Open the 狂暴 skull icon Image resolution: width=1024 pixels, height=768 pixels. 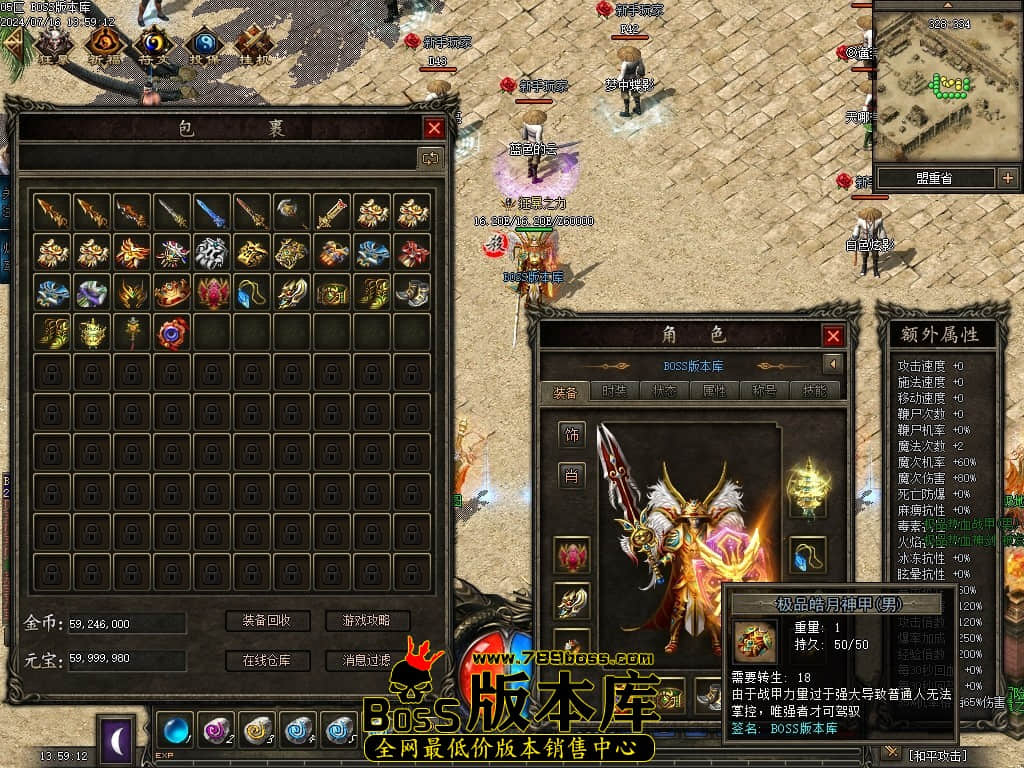pos(53,42)
